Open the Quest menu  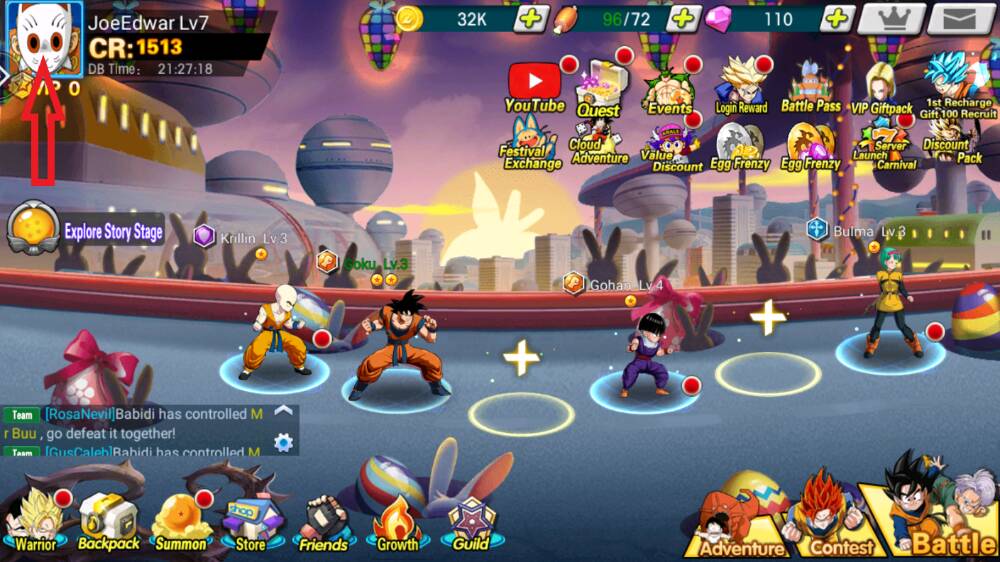[x=599, y=88]
